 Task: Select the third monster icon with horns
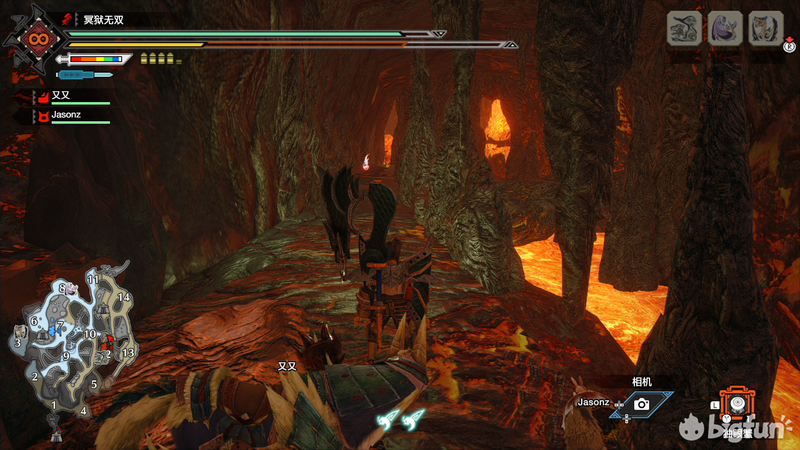point(765,28)
